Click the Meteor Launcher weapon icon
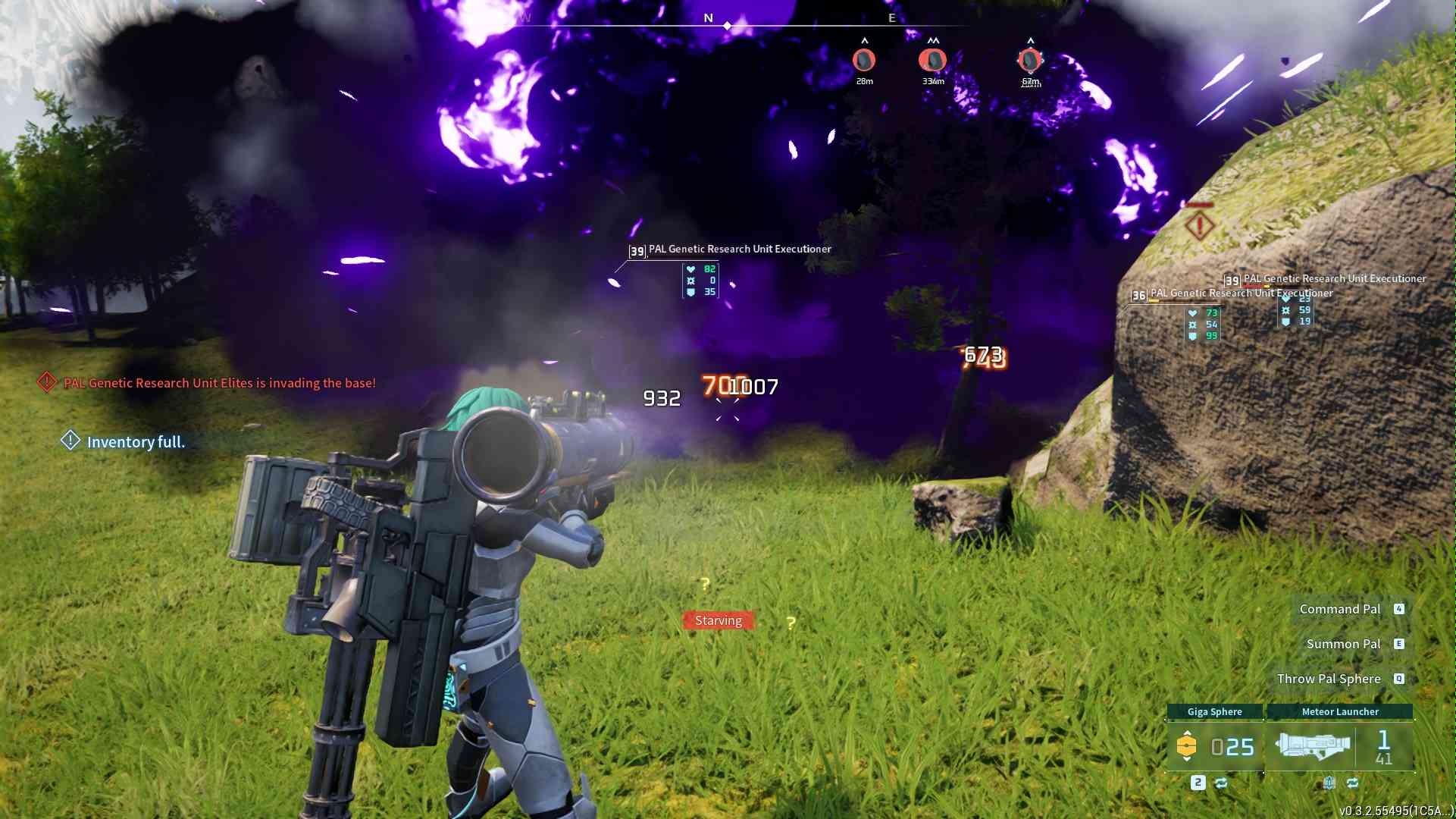1456x819 pixels. click(x=1314, y=744)
